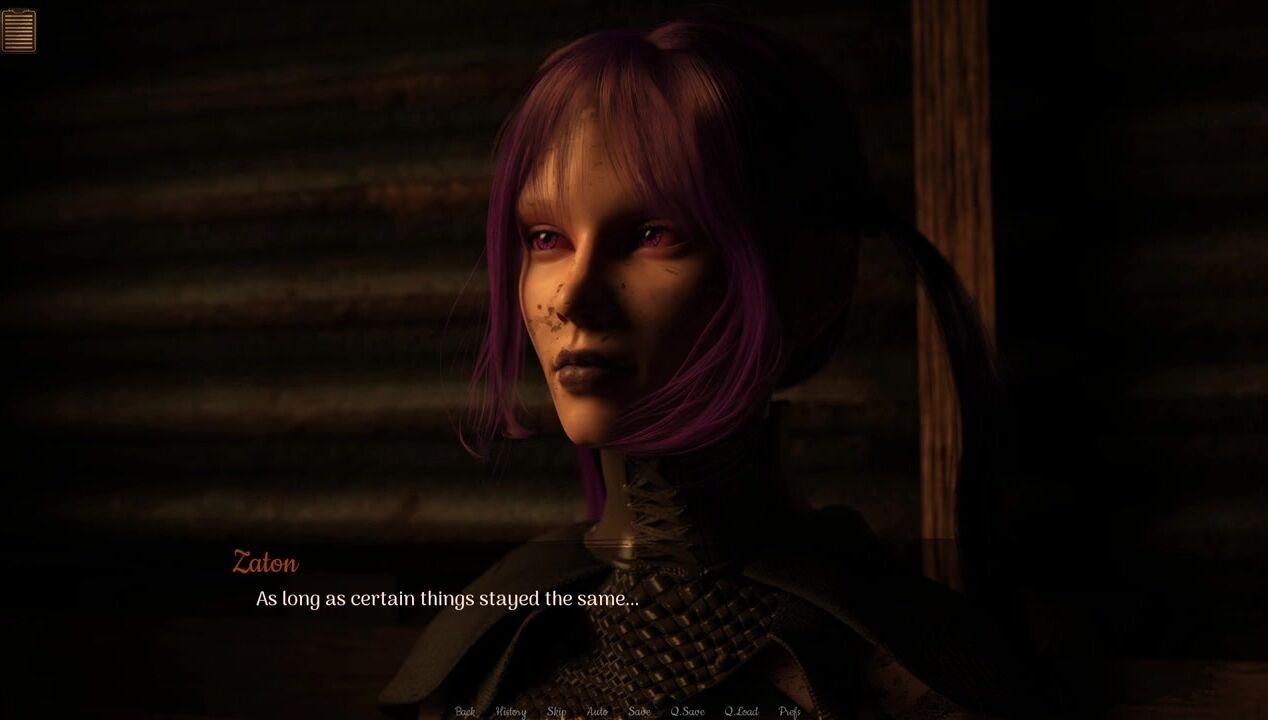
Task: Go Back to the previous line
Action: pos(465,712)
